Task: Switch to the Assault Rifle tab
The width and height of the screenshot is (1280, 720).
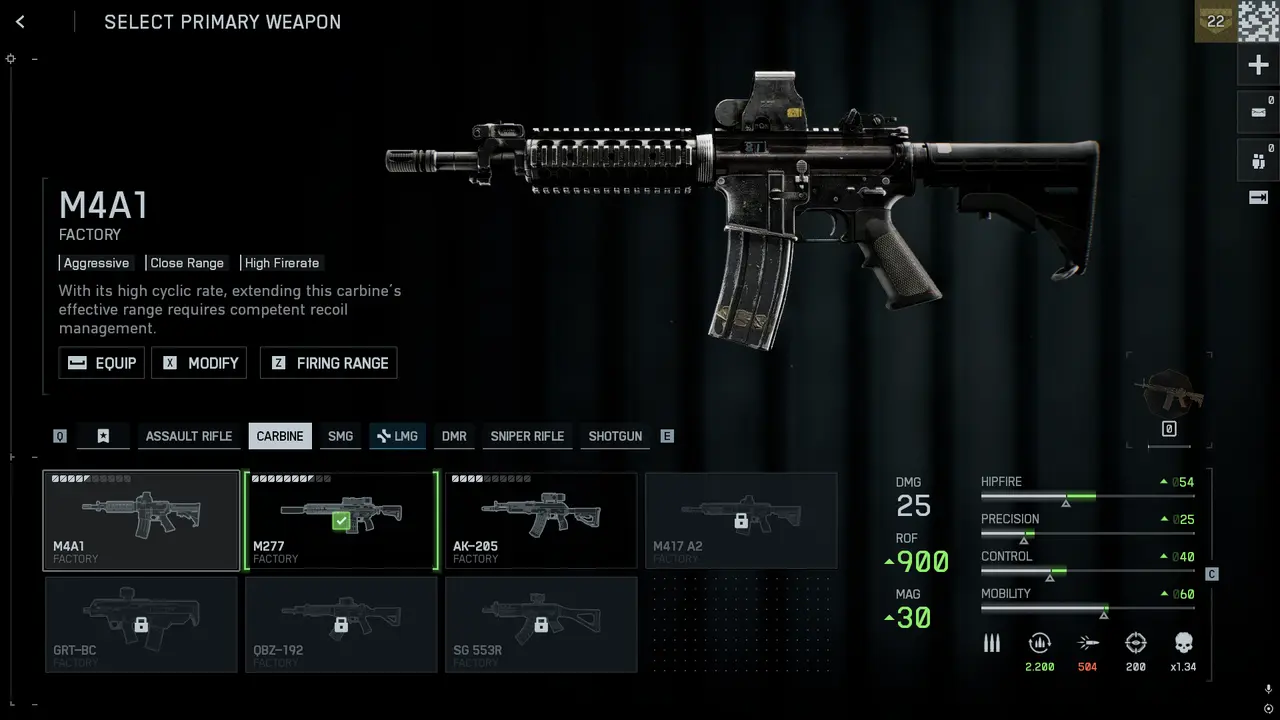Action: click(188, 436)
